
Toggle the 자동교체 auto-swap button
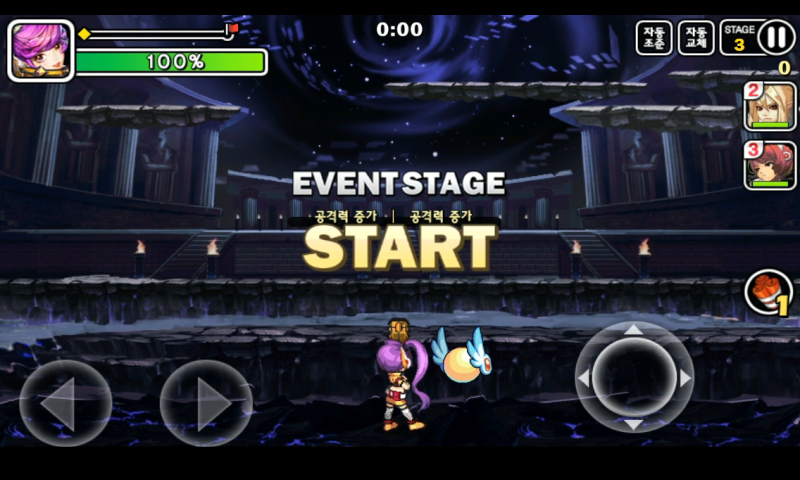[x=696, y=38]
